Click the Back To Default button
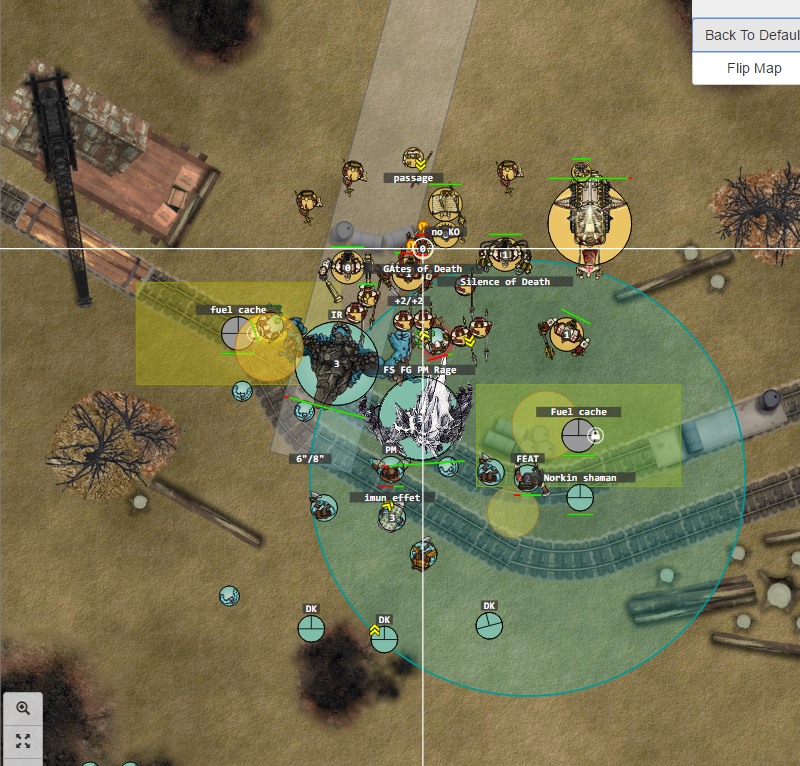 (x=751, y=35)
